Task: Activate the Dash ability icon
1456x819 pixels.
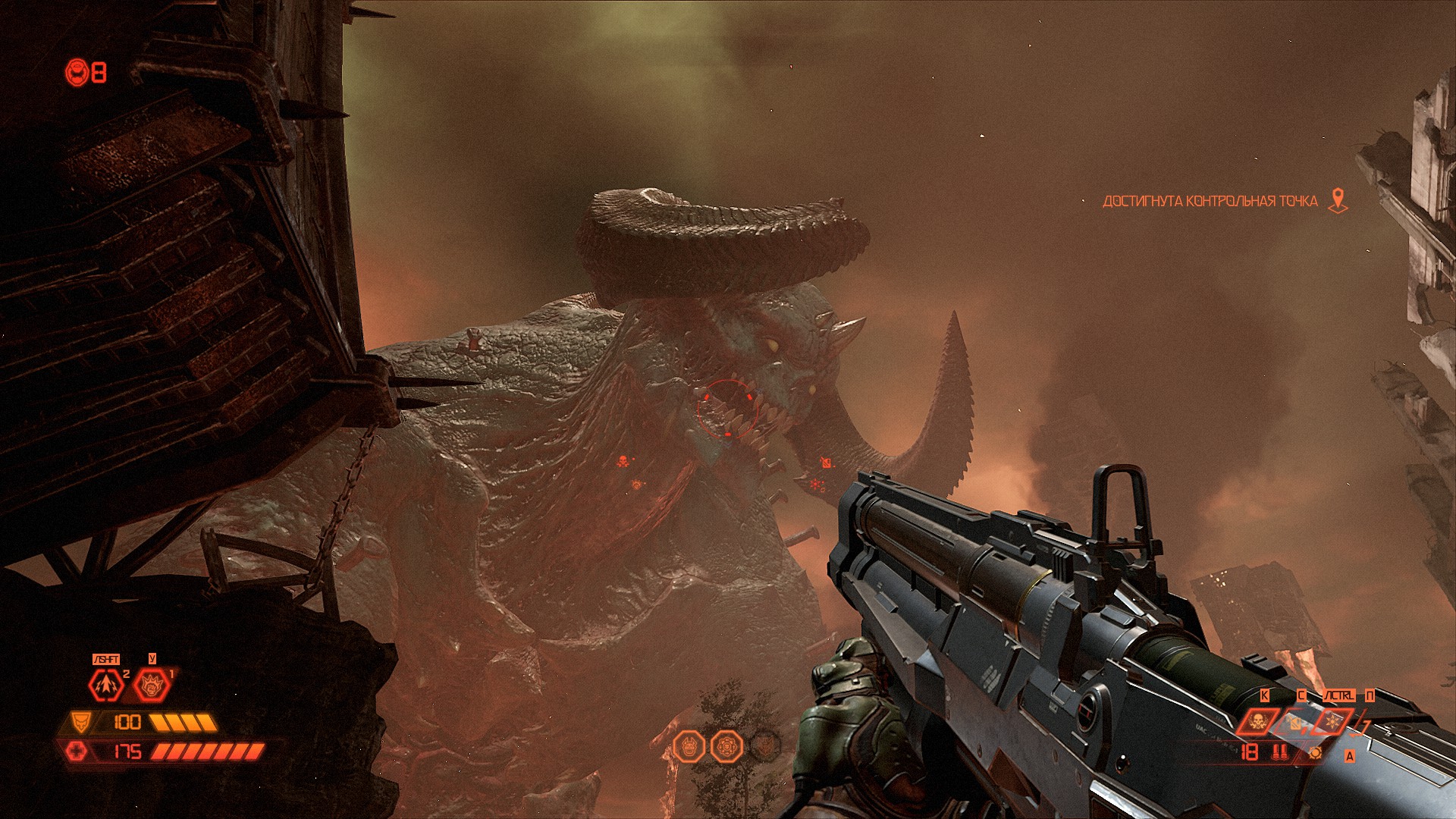Action: 106,686
